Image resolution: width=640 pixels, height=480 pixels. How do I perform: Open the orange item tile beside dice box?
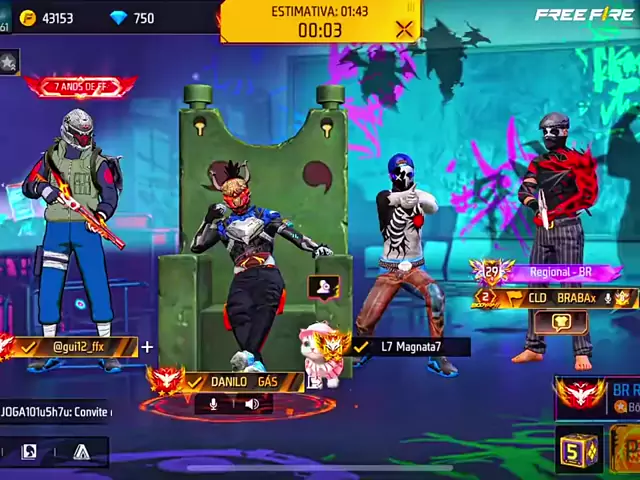coord(626,449)
